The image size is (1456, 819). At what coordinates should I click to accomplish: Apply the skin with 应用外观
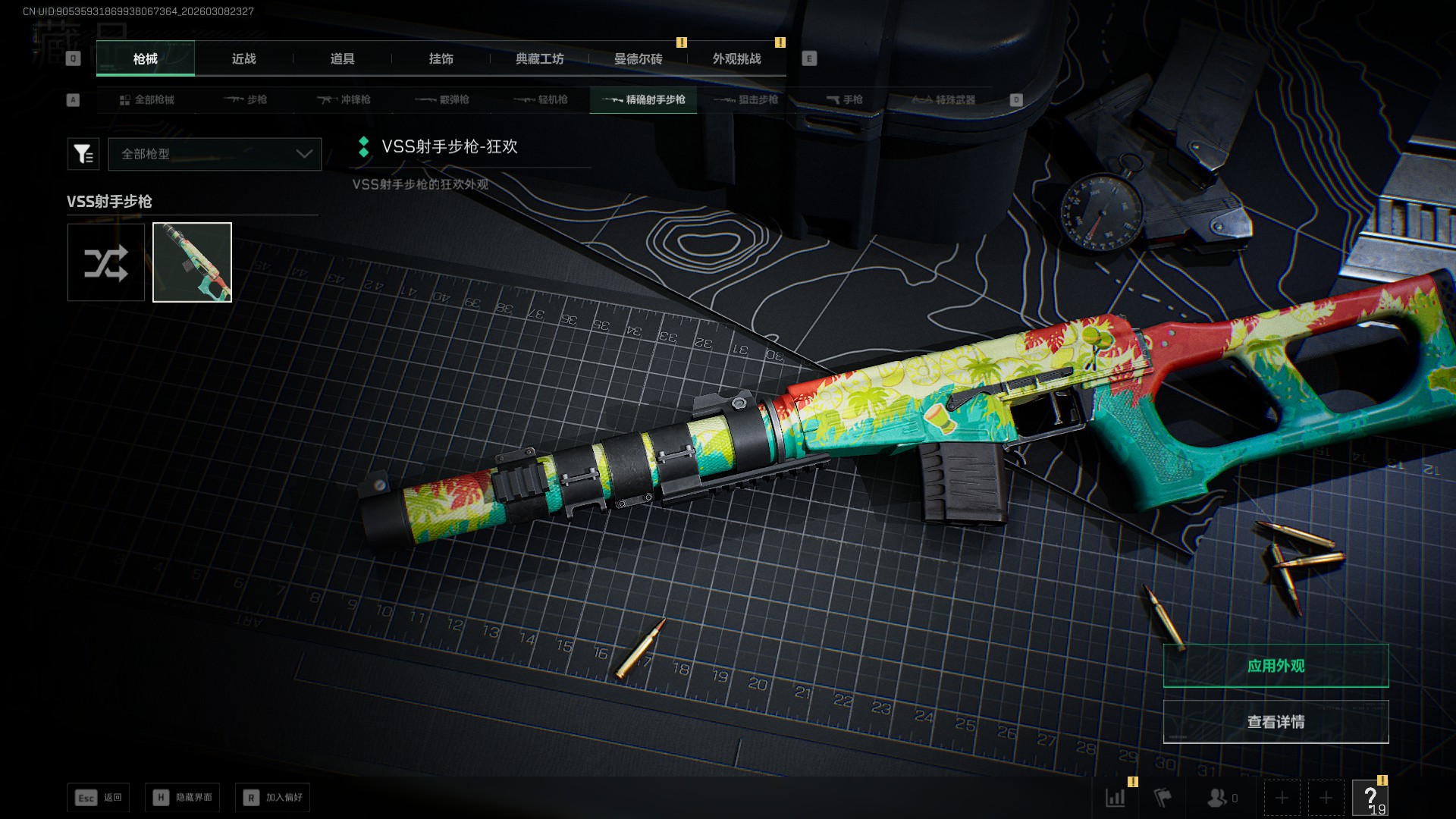pos(1276,666)
